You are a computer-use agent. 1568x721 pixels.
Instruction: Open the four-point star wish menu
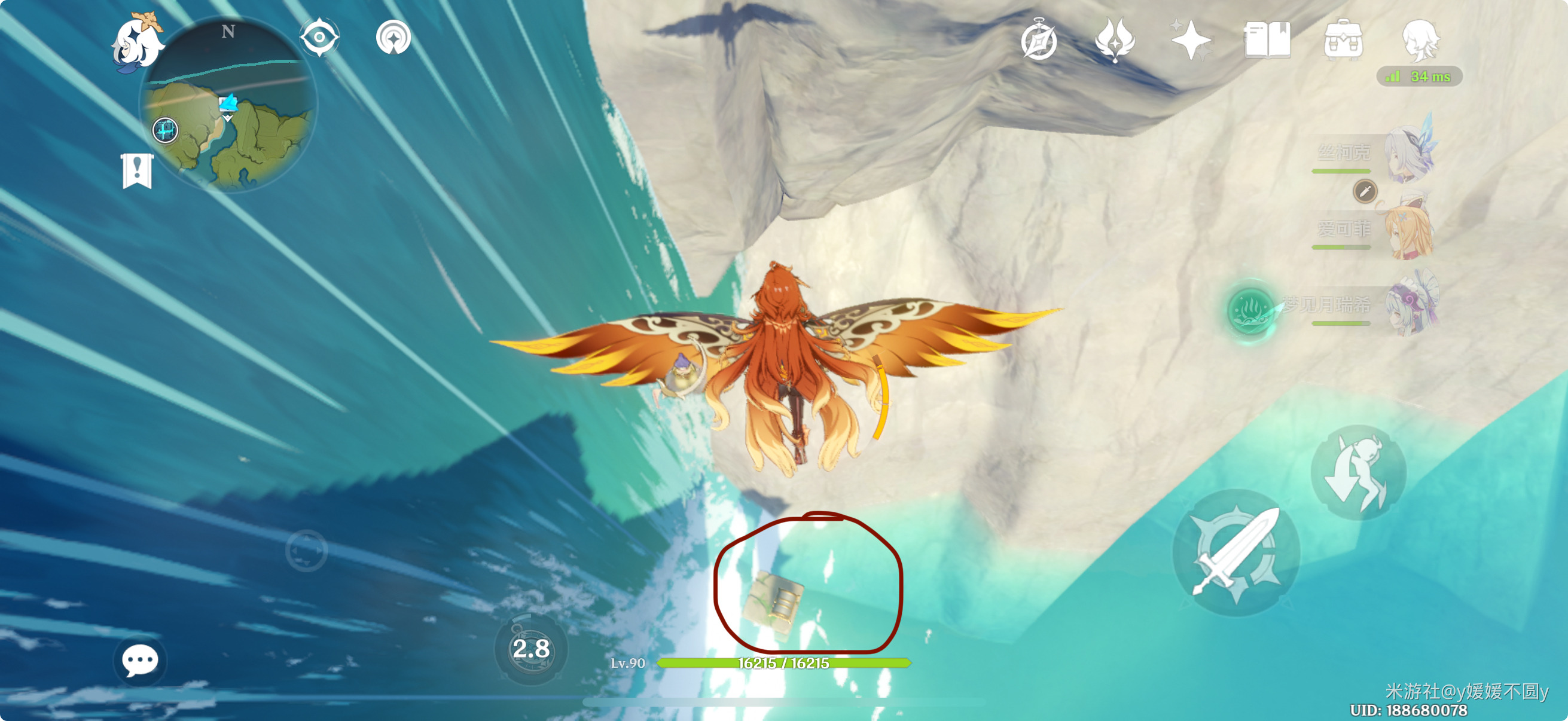[x=1191, y=40]
